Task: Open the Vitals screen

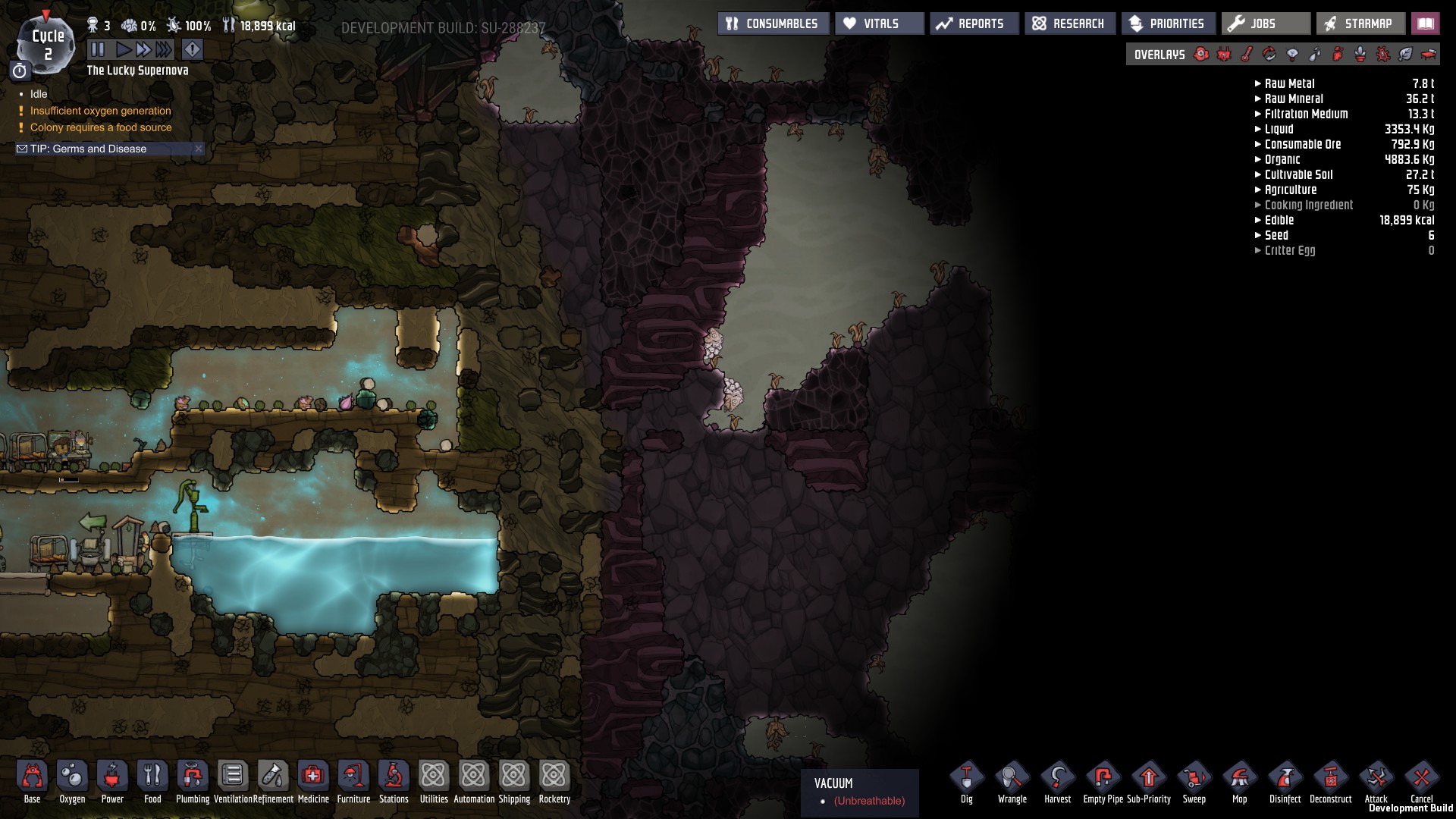Action: (879, 24)
